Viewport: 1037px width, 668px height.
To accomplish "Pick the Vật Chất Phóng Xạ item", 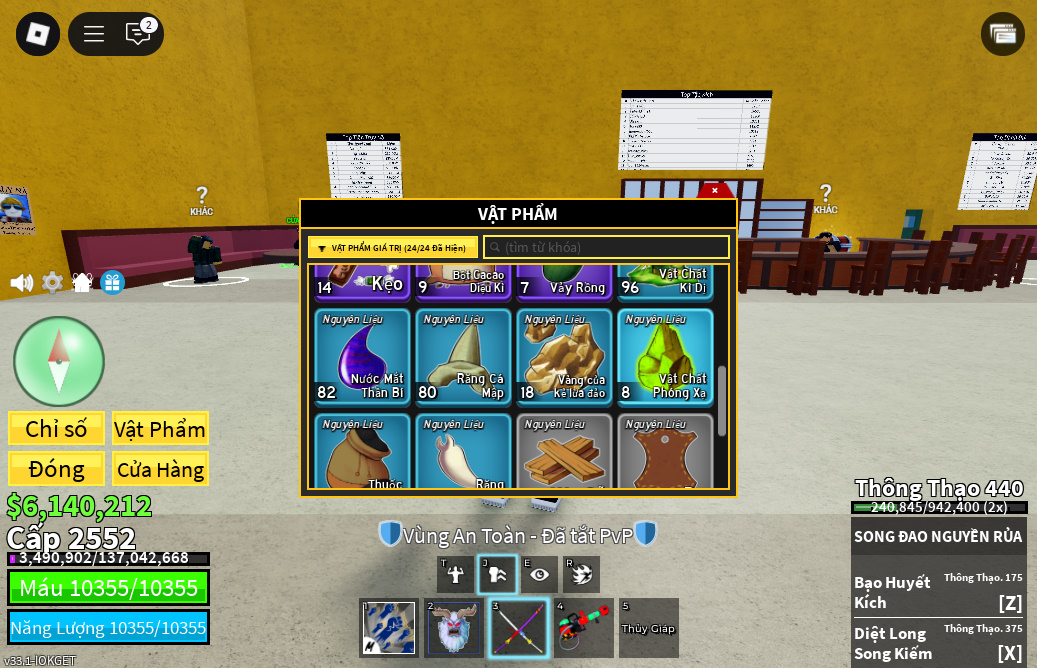I will coord(665,356).
